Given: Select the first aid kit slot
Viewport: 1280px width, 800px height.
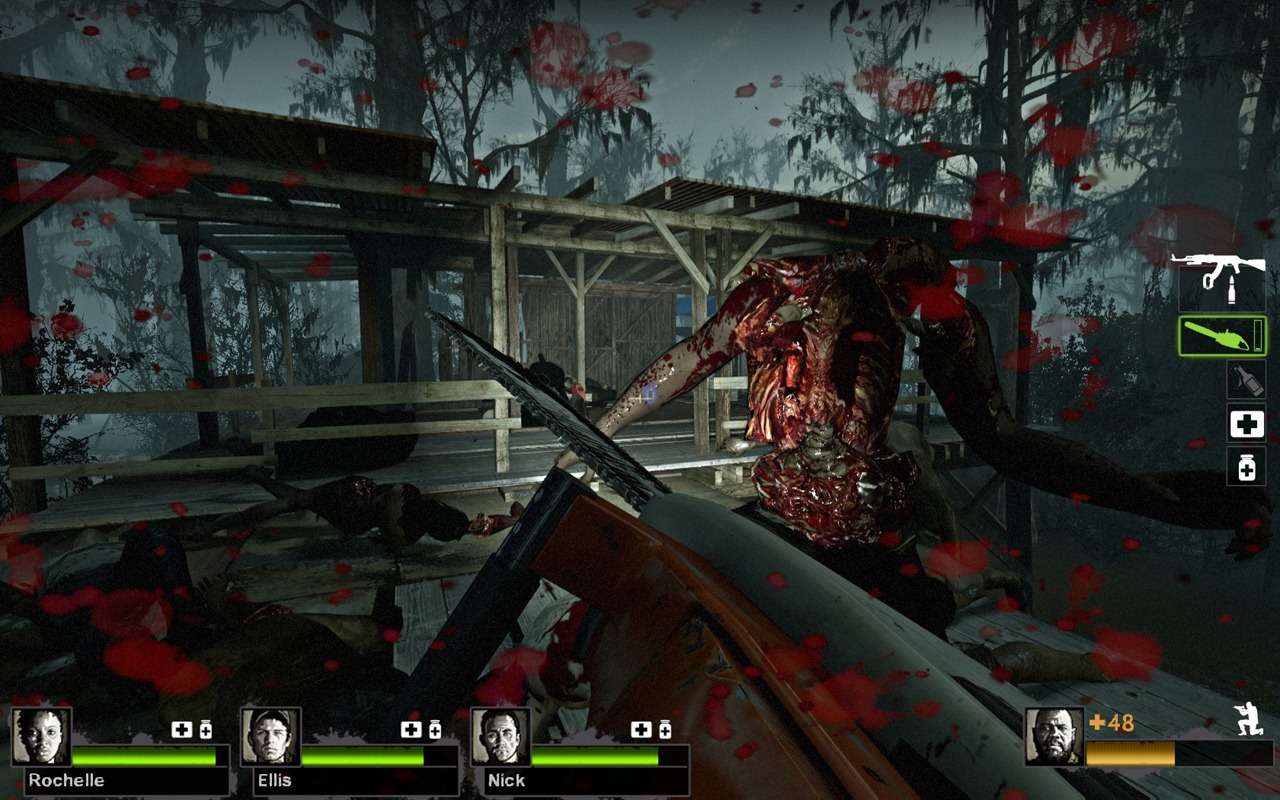Looking at the screenshot, I should (1246, 424).
